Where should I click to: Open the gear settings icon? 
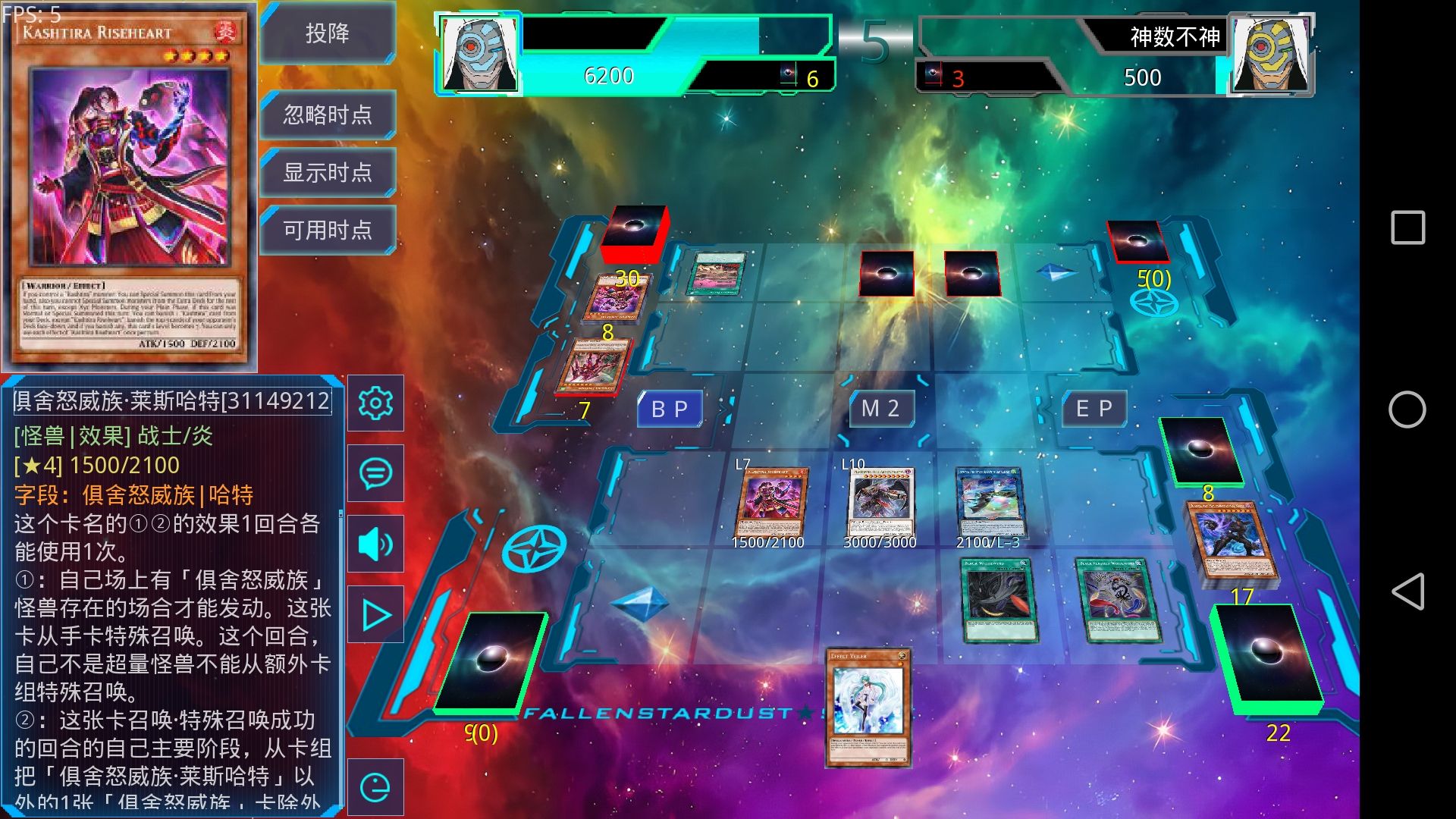pyautogui.click(x=375, y=403)
